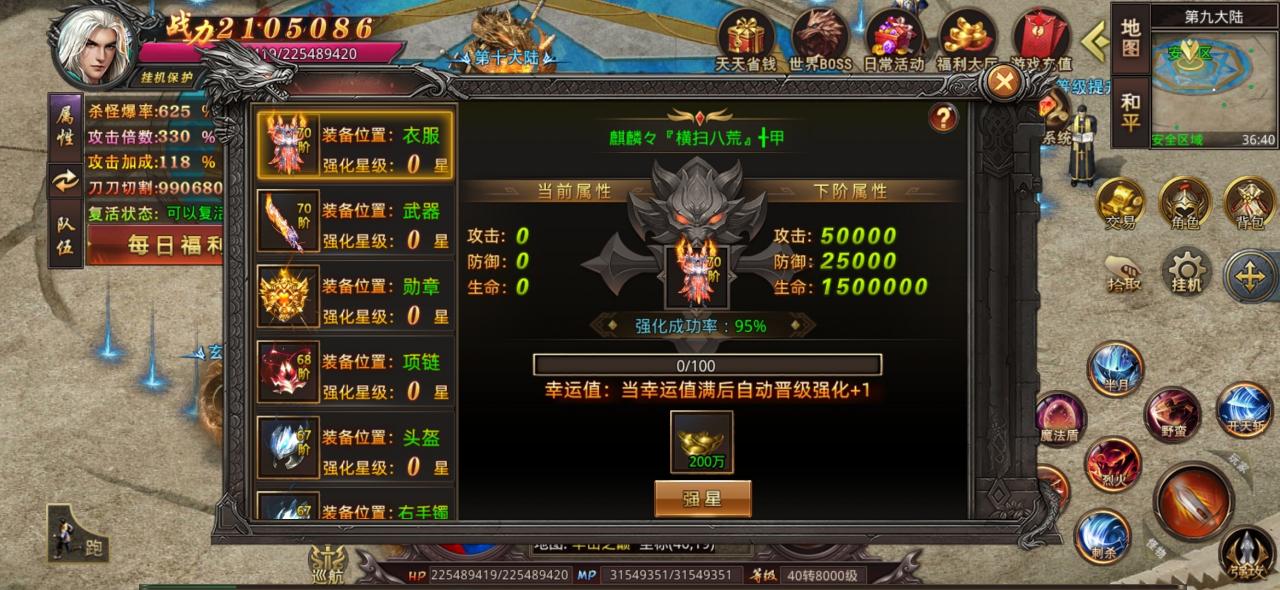Open the 背包 bag

(x=1250, y=204)
